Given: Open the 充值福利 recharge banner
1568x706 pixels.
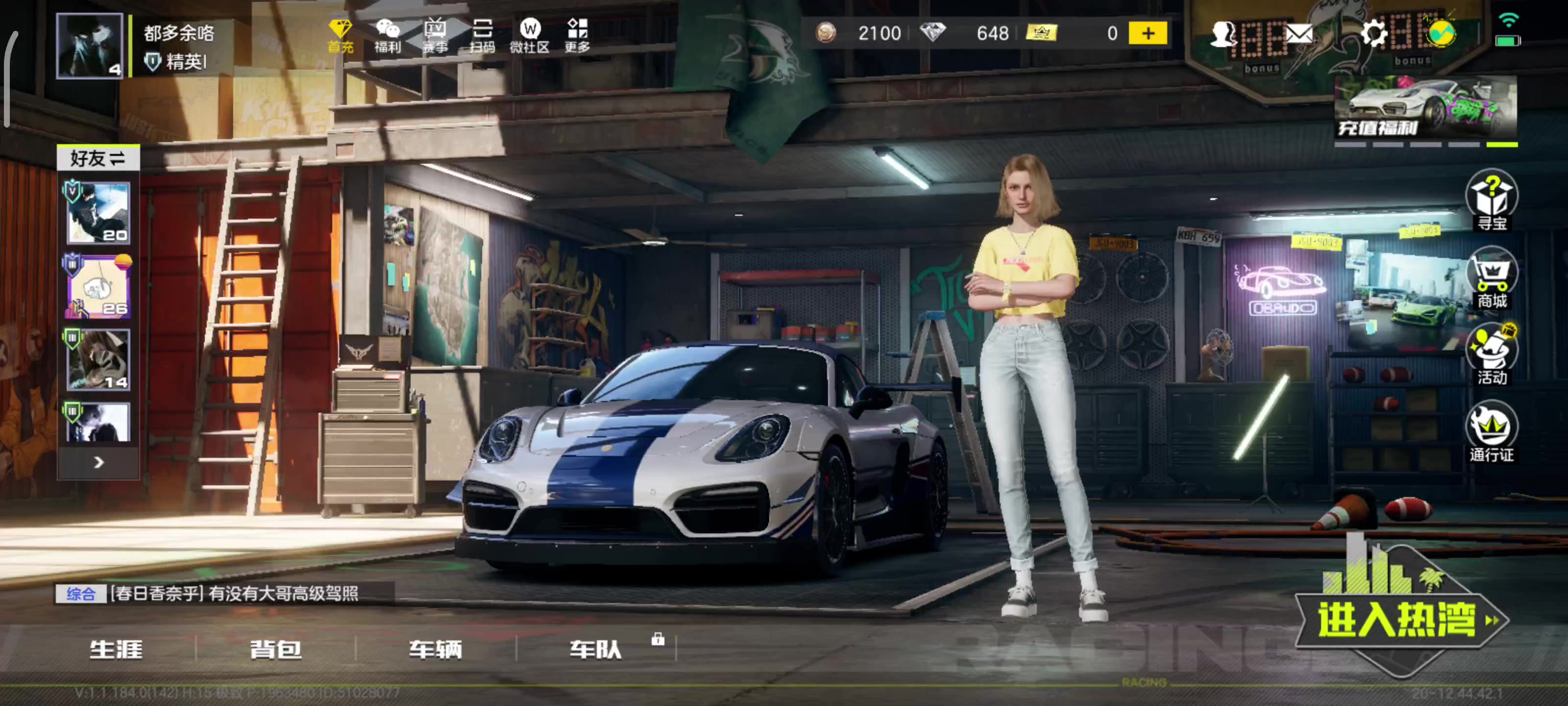Looking at the screenshot, I should [1424, 108].
